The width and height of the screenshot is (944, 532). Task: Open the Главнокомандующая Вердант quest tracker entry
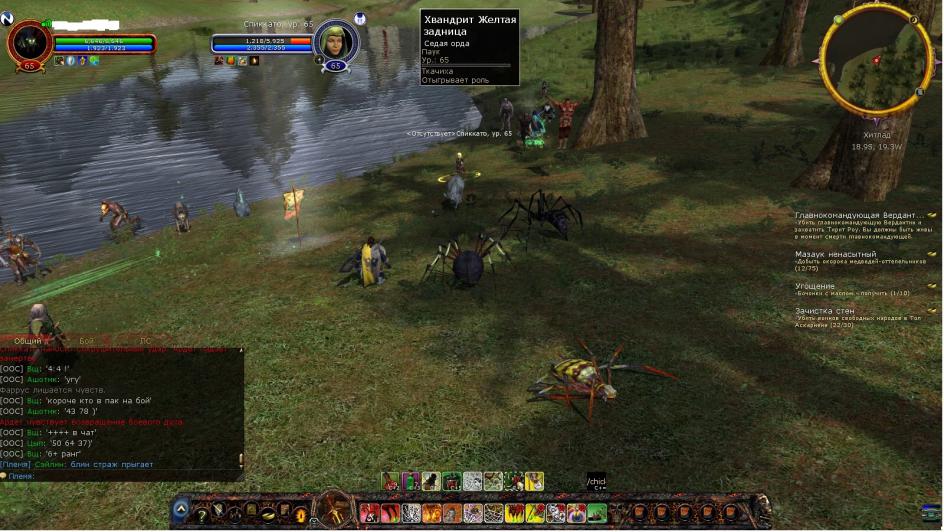[x=858, y=215]
